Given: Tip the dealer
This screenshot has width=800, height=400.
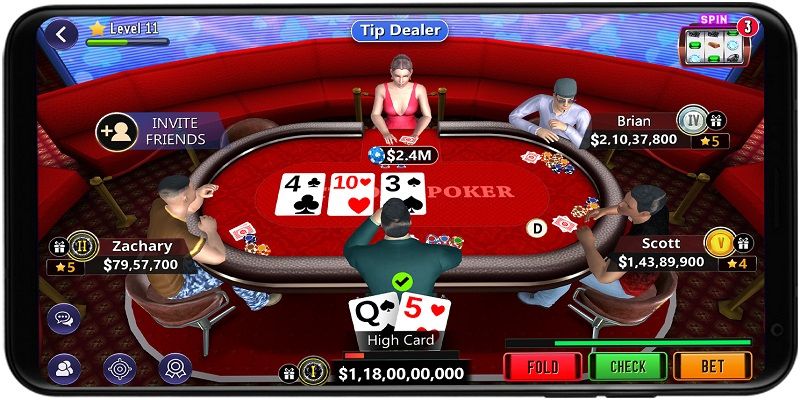Looking at the screenshot, I should 398,30.
